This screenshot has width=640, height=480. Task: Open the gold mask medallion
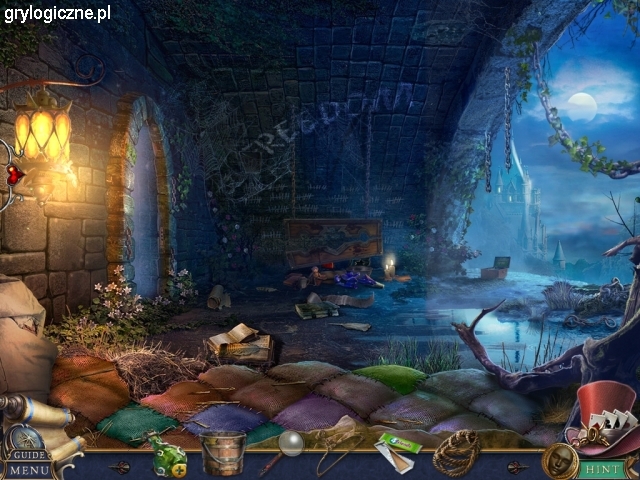pyautogui.click(x=558, y=461)
